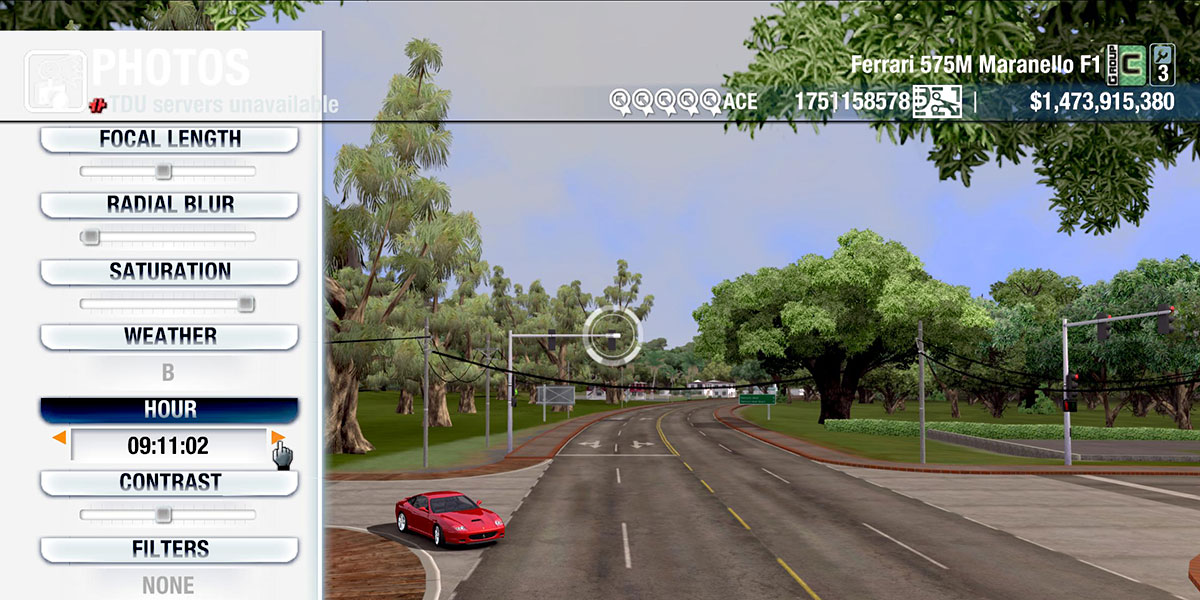Select the Focal Length option

tap(169, 139)
